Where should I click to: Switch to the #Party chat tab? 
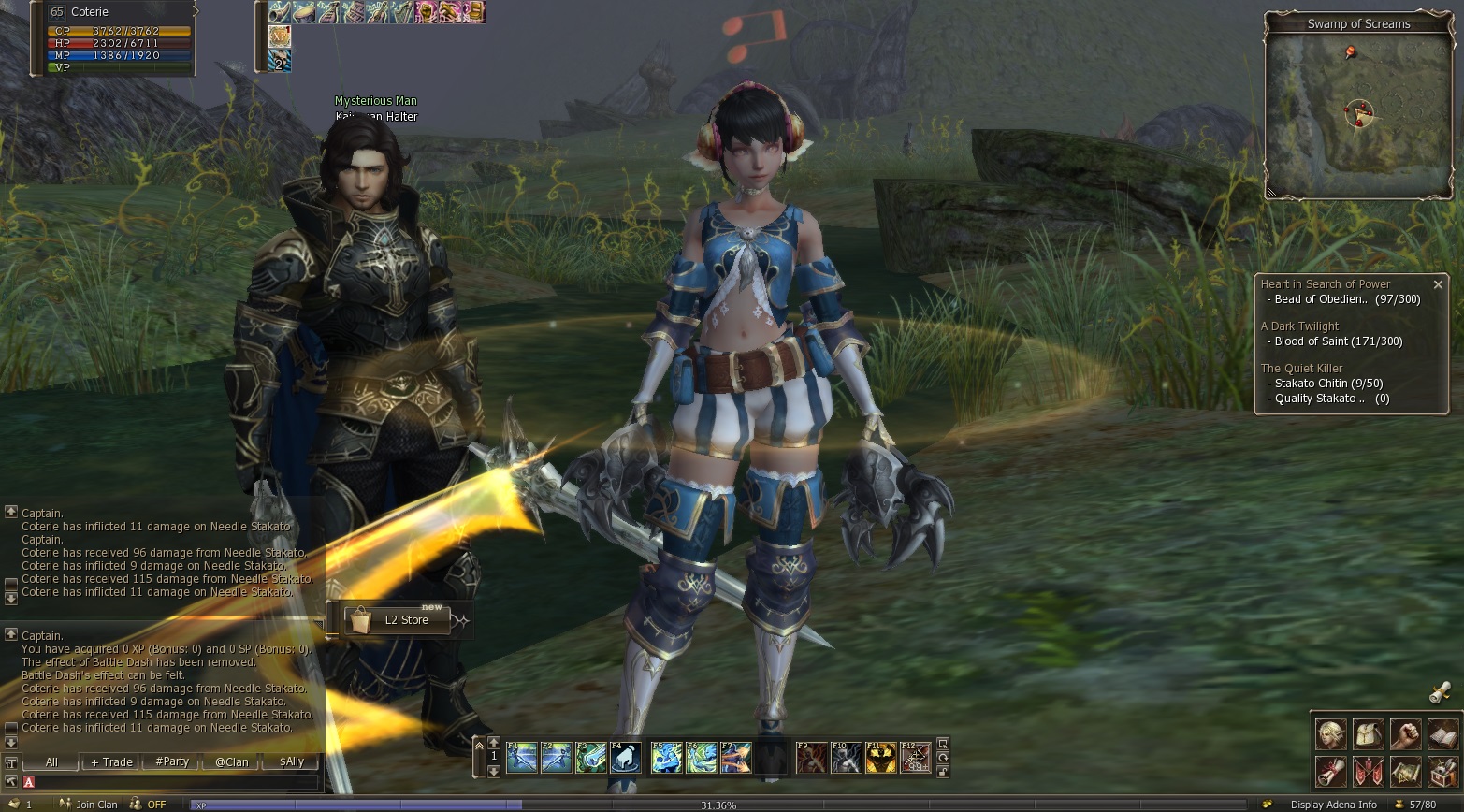coord(172,762)
